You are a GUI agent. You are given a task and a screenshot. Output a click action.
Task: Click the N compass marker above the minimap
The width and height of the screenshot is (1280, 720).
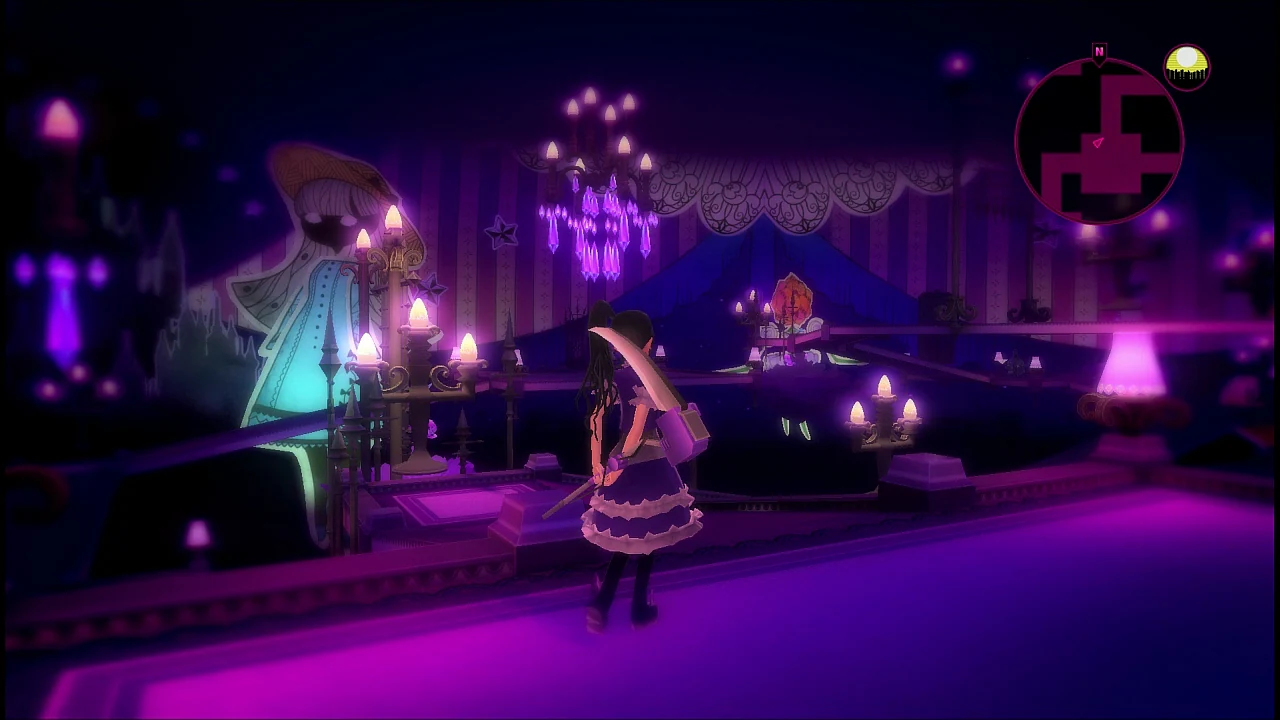[1099, 52]
